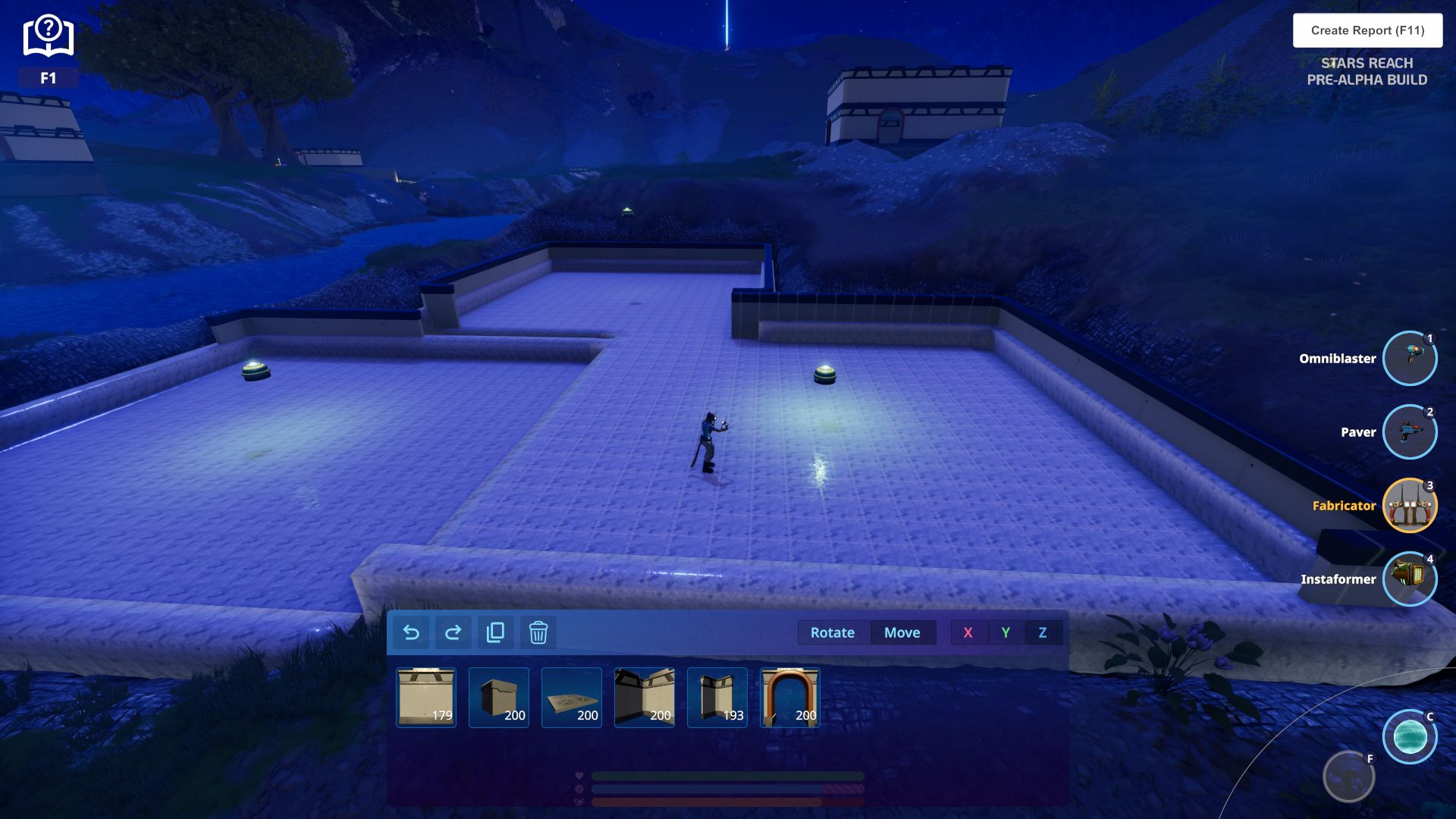1456x819 pixels.
Task: Pick the cube block building piece
Action: tap(499, 698)
